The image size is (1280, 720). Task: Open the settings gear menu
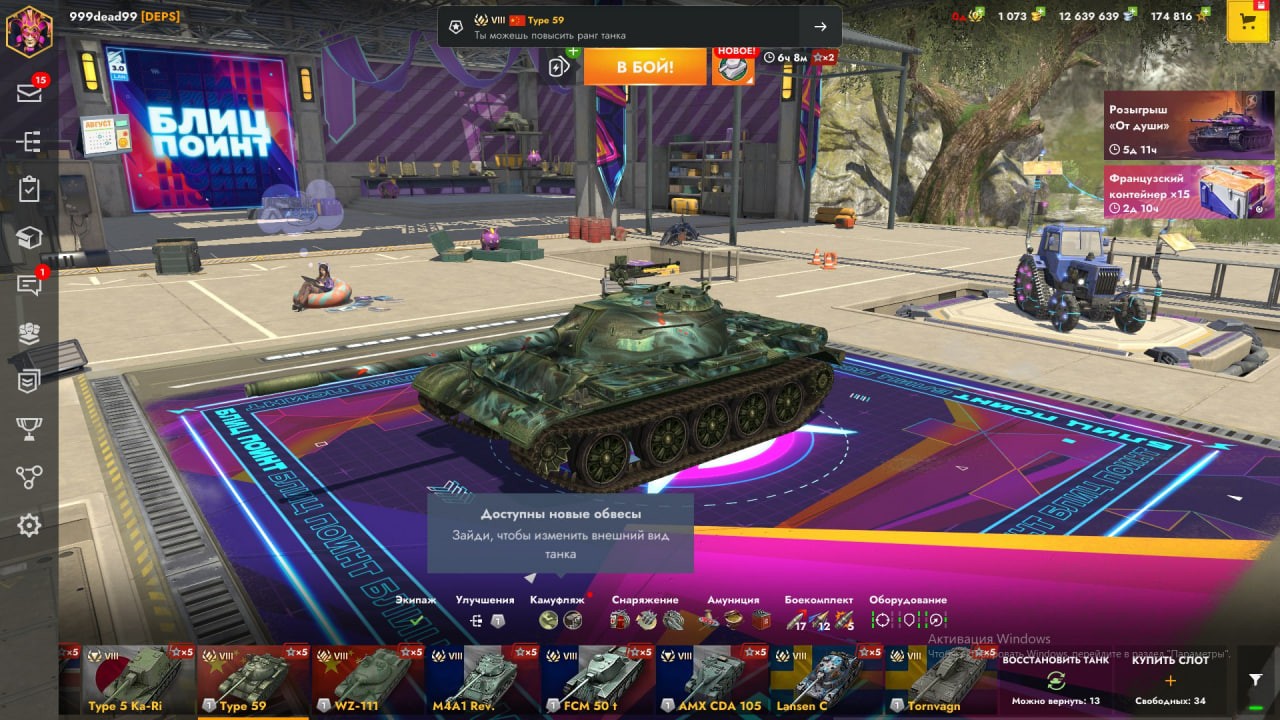tap(29, 525)
